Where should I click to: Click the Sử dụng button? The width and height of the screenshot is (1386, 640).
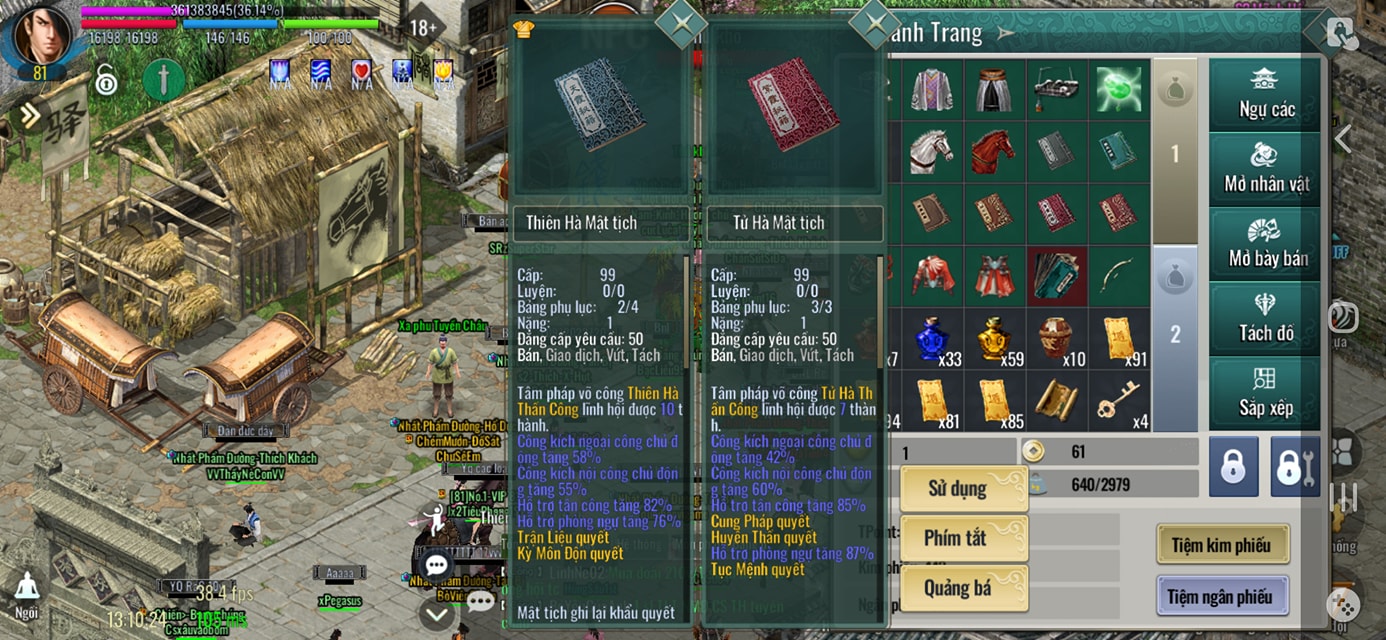(x=963, y=489)
